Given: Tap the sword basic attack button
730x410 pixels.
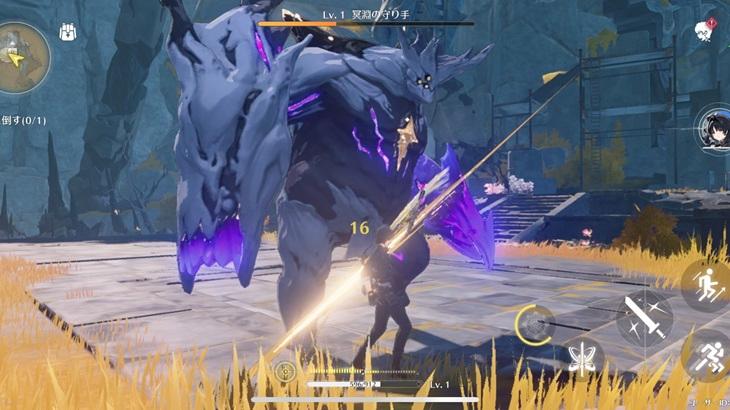Looking at the screenshot, I should click(643, 319).
